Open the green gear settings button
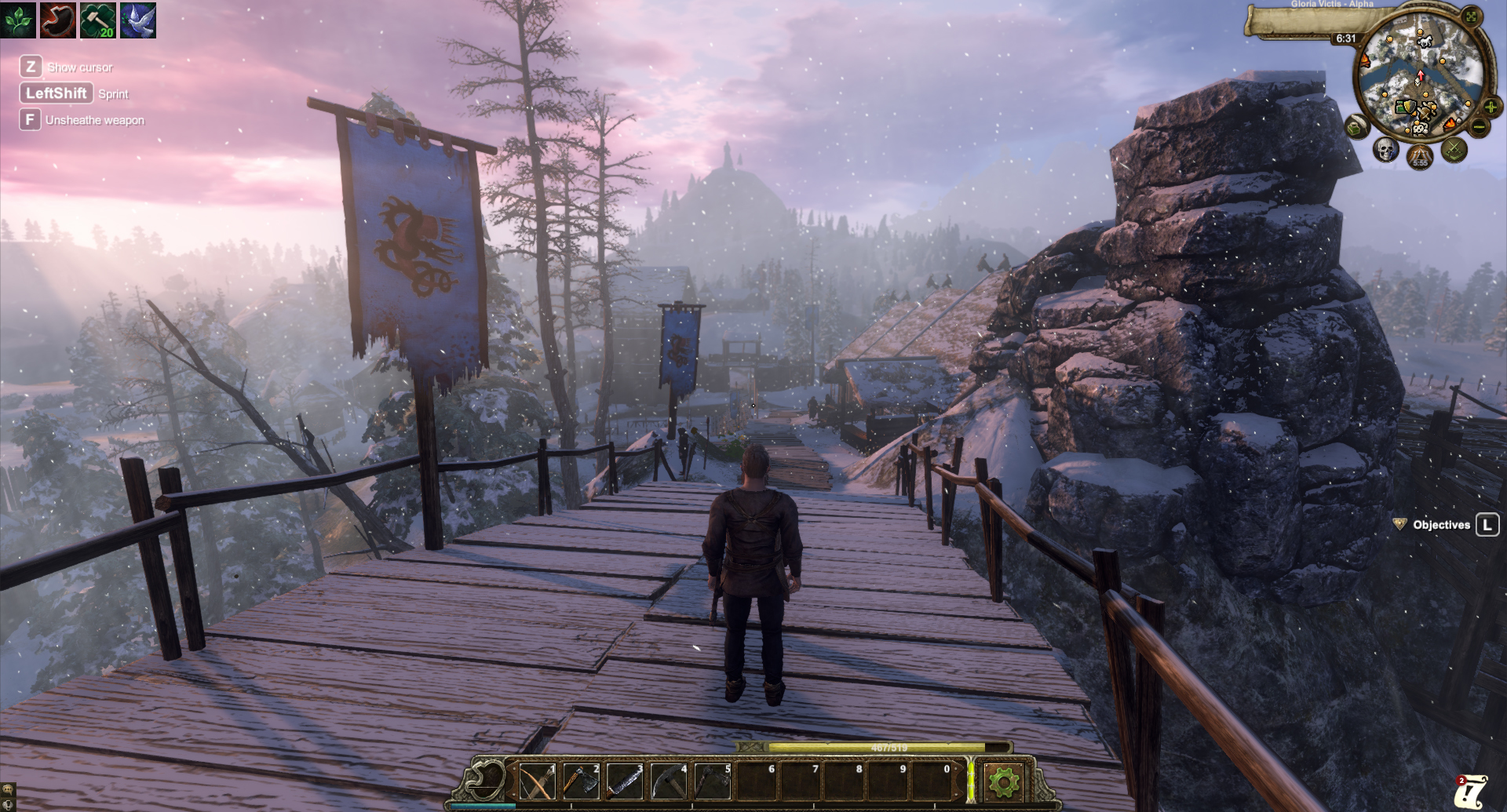This screenshot has width=1507, height=812. (x=1004, y=781)
